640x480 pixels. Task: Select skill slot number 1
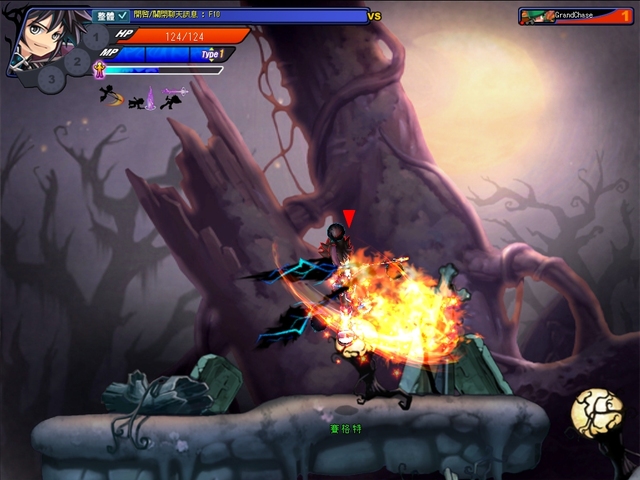pos(94,39)
